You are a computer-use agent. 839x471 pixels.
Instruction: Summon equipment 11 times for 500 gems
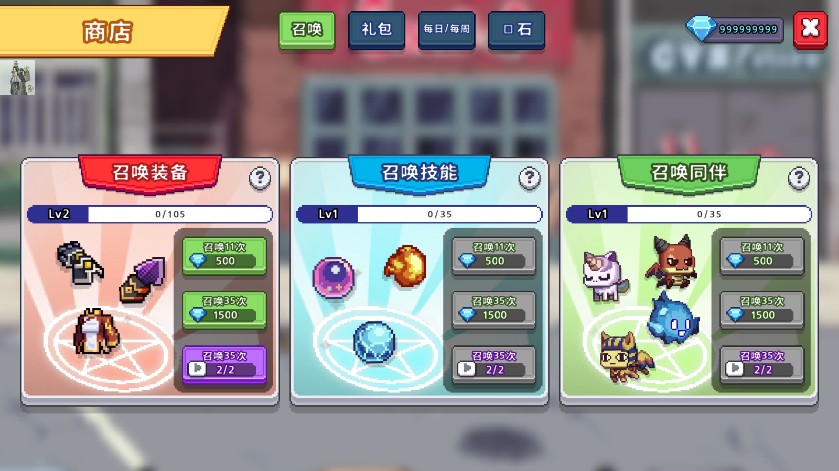pos(224,255)
